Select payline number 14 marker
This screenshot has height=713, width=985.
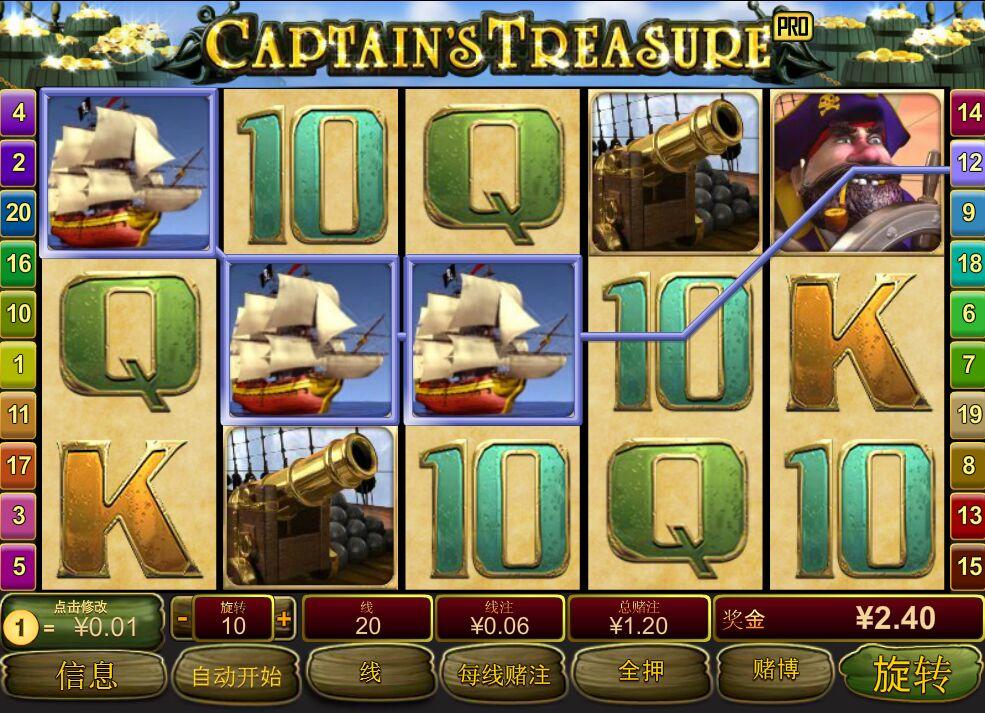click(x=968, y=111)
